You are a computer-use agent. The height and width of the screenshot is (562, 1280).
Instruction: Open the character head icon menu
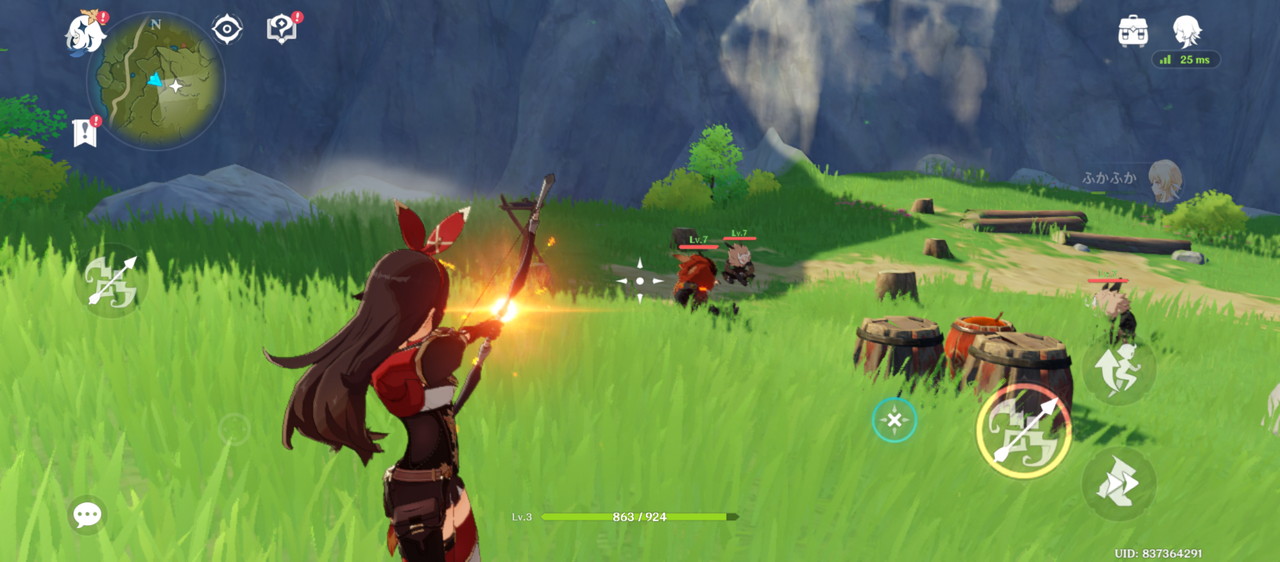1186,31
